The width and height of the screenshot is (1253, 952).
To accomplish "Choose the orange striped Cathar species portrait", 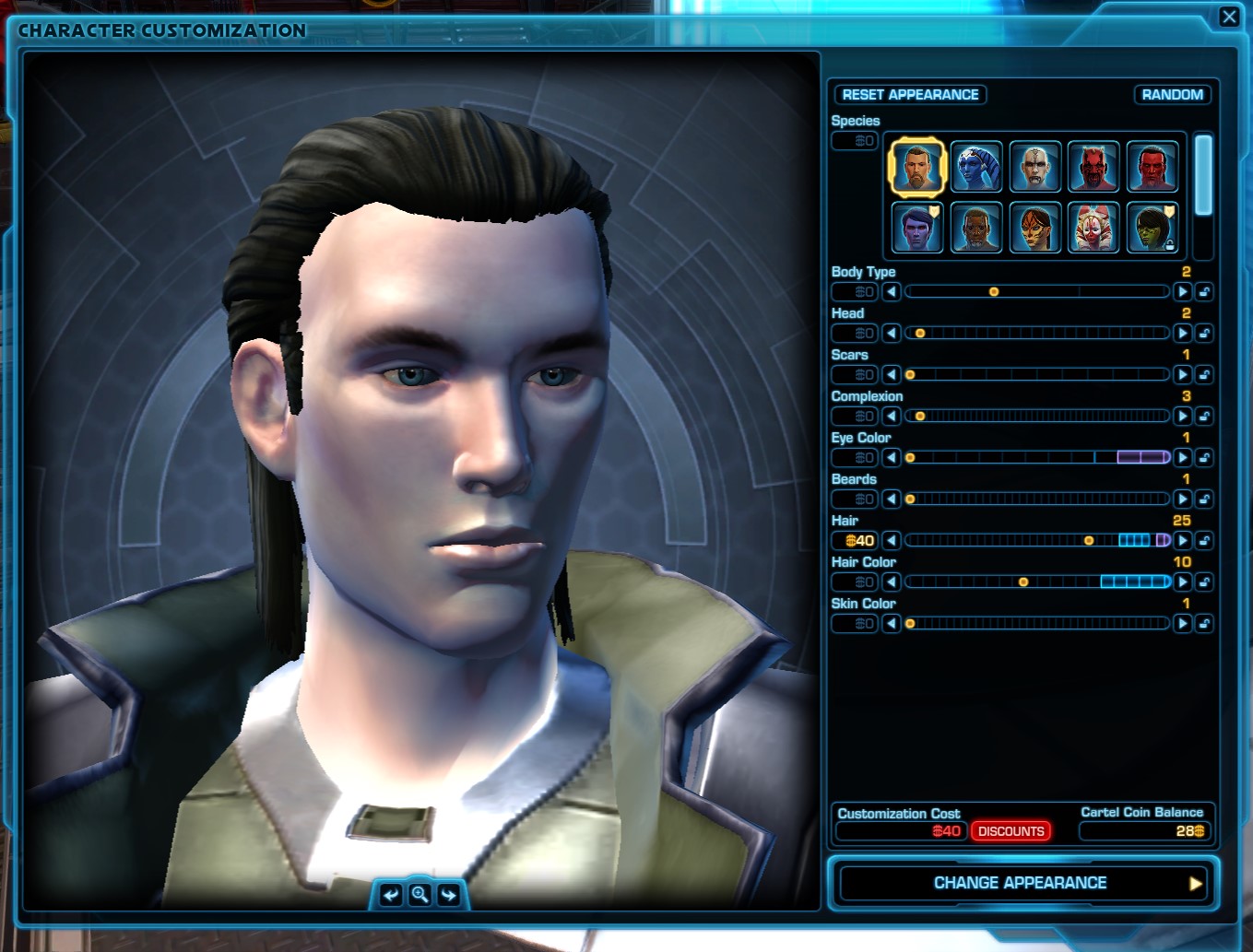I will [1034, 228].
